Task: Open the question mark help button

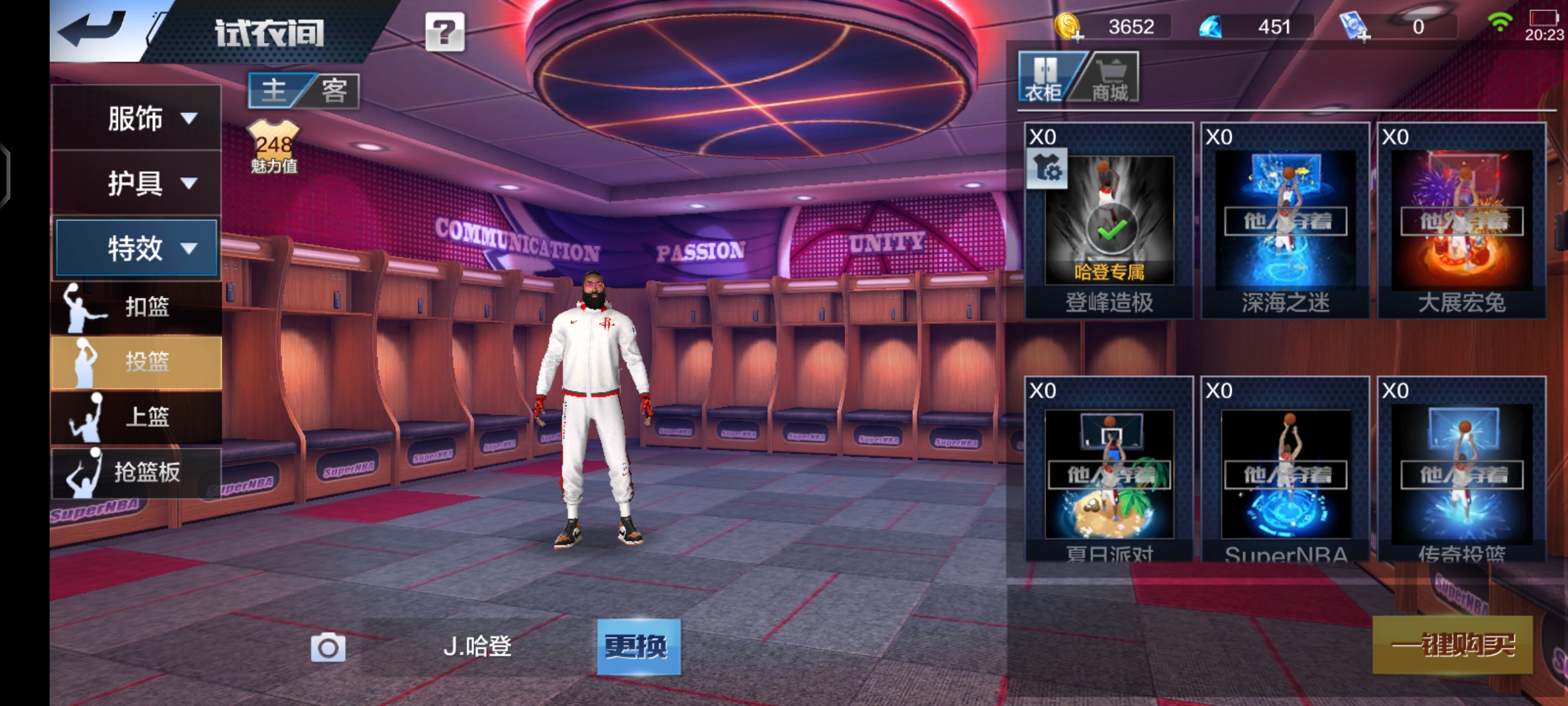Action: (x=445, y=31)
